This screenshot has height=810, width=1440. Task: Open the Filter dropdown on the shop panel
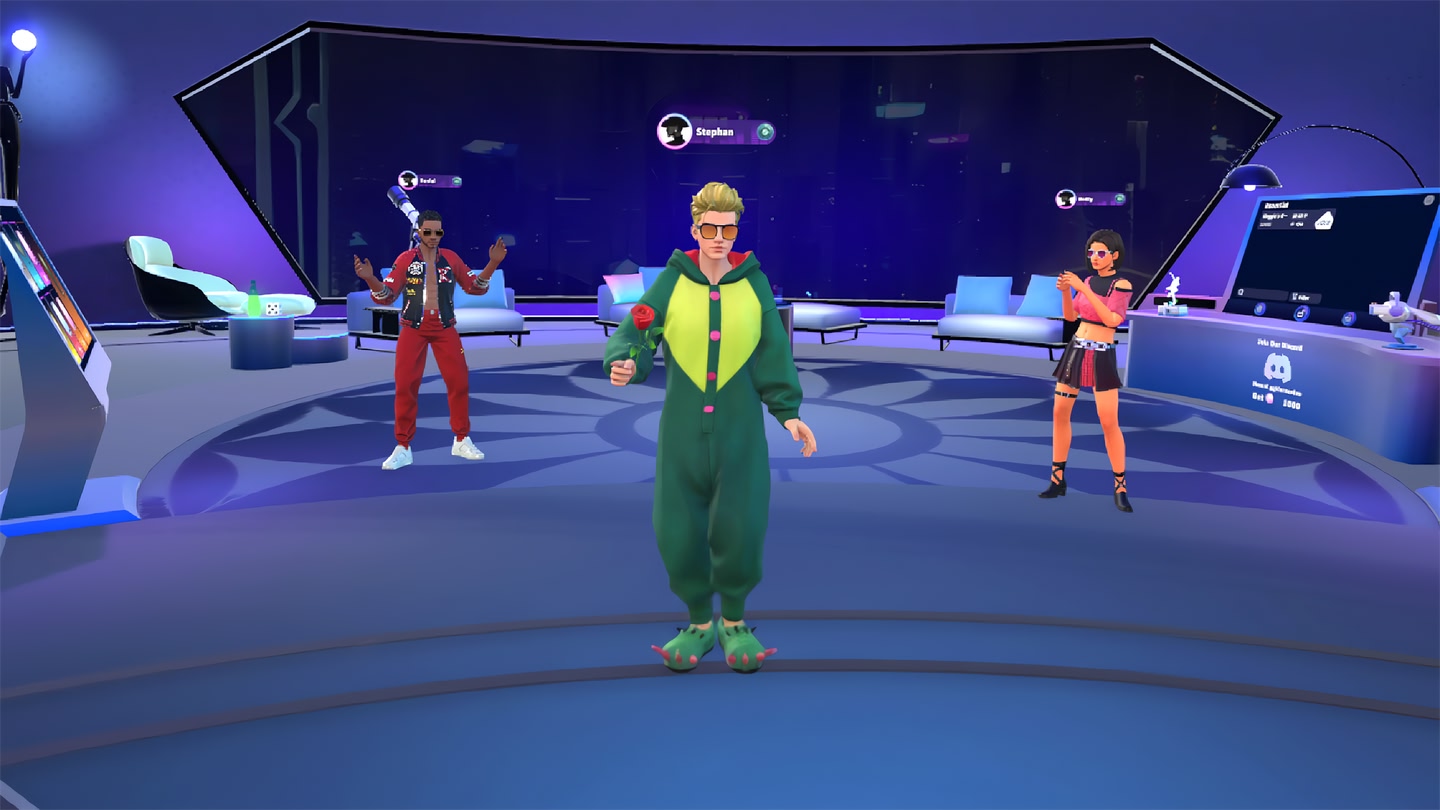pos(1303,297)
